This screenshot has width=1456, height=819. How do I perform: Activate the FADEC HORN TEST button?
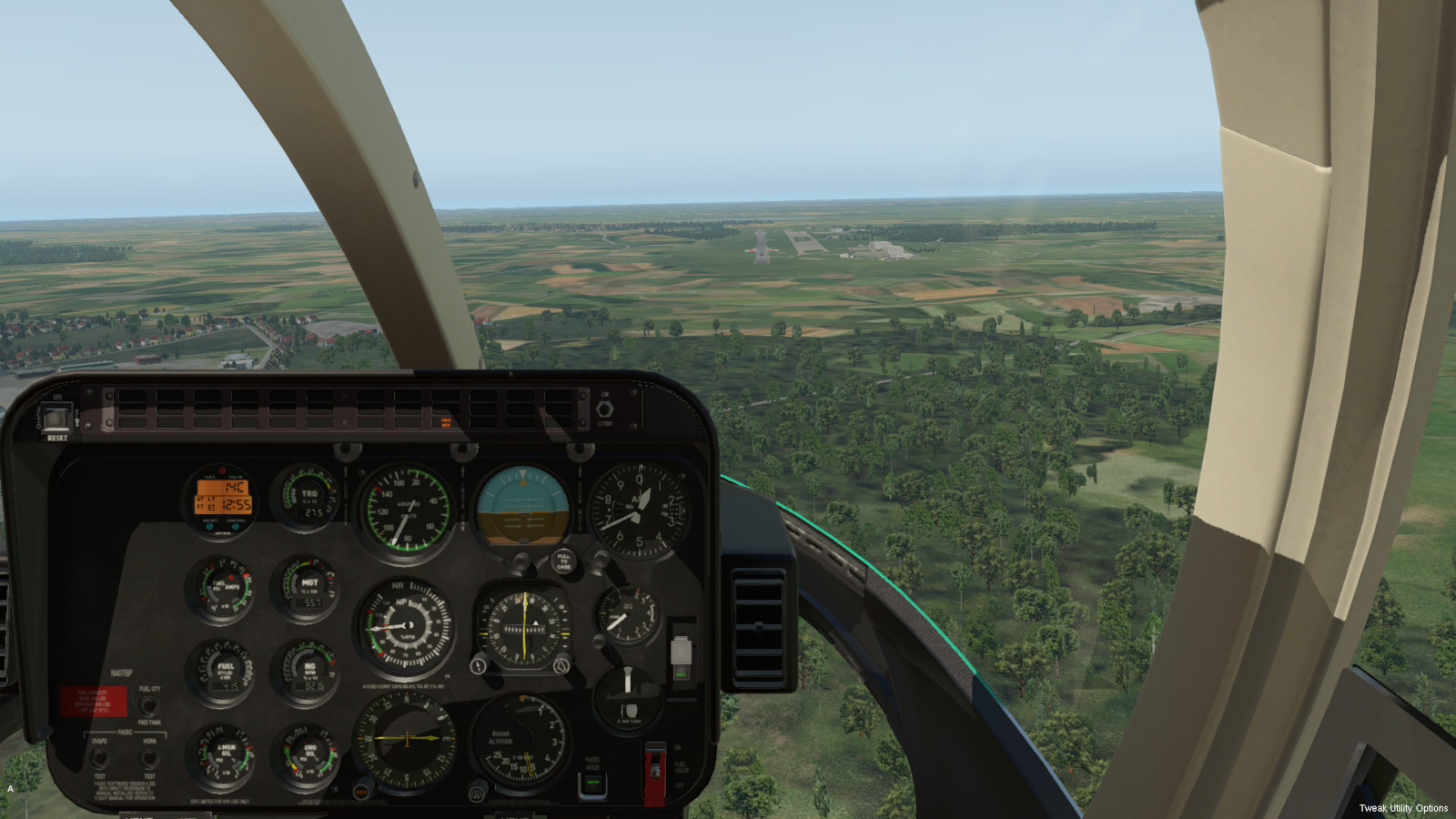tap(149, 757)
